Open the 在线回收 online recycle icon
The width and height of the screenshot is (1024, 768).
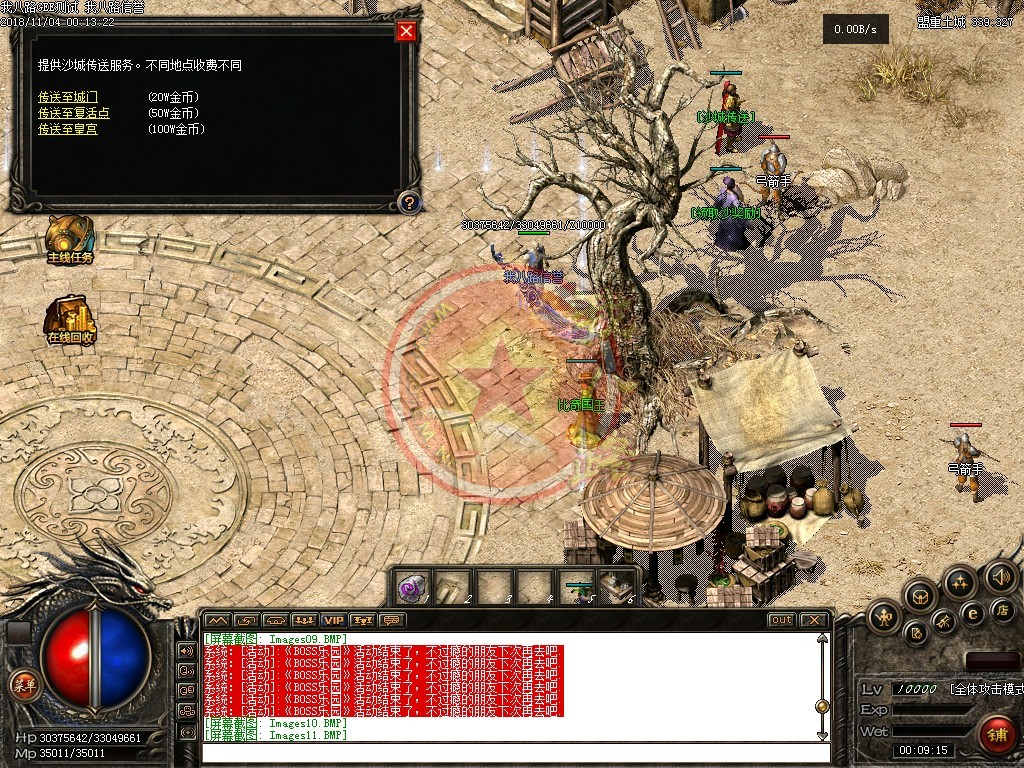tap(70, 320)
